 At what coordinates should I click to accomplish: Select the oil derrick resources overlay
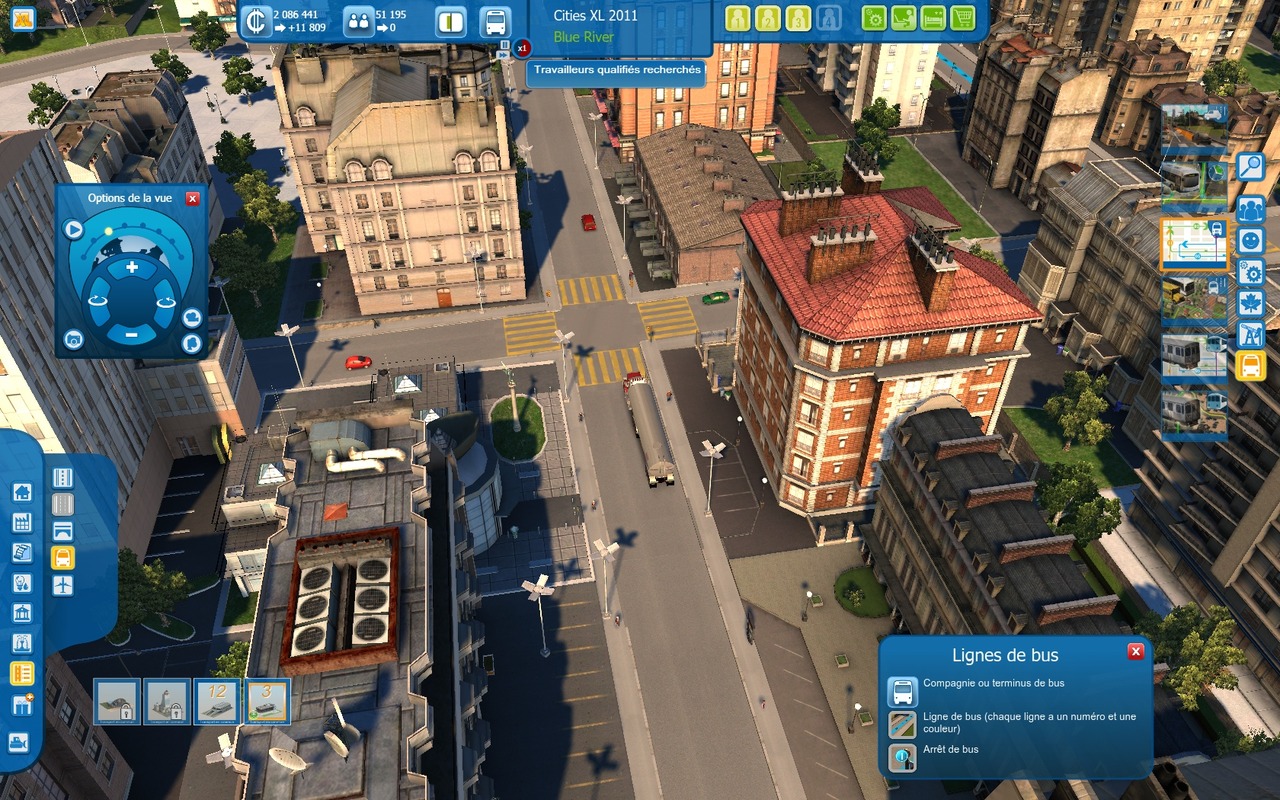coord(1250,335)
